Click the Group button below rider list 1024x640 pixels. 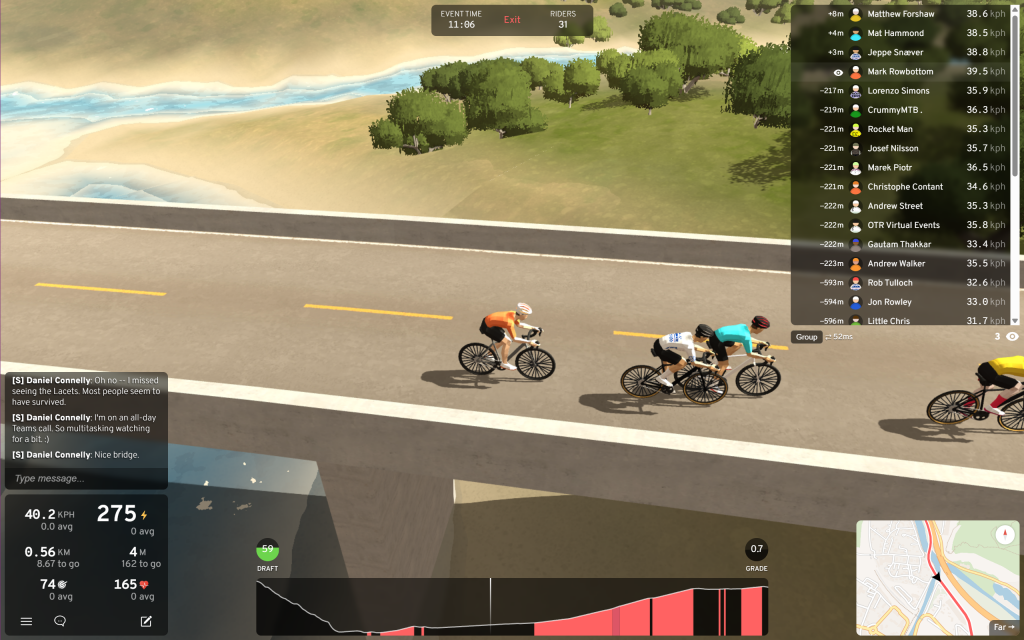807,337
